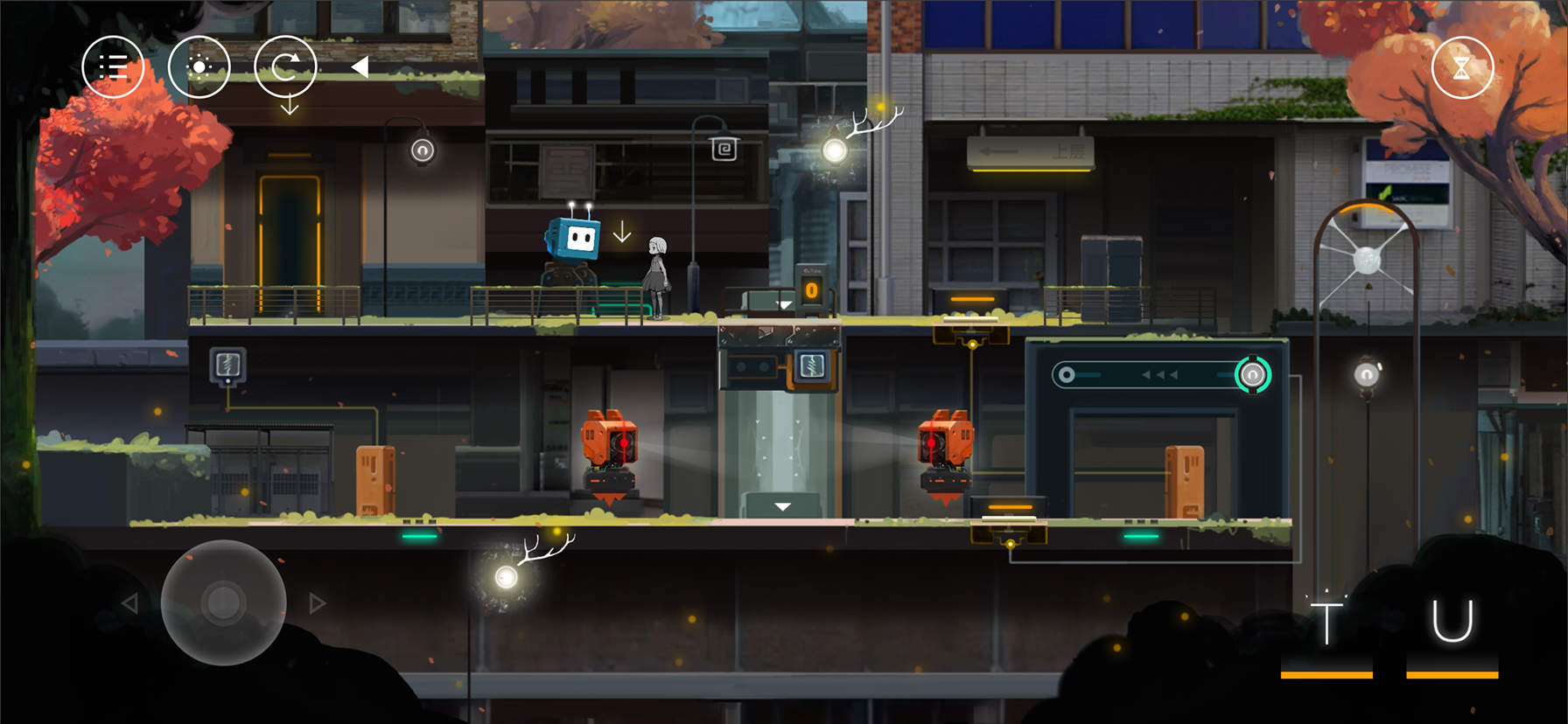Tap the virtual joystick pad
This screenshot has height=724, width=1568.
click(224, 602)
